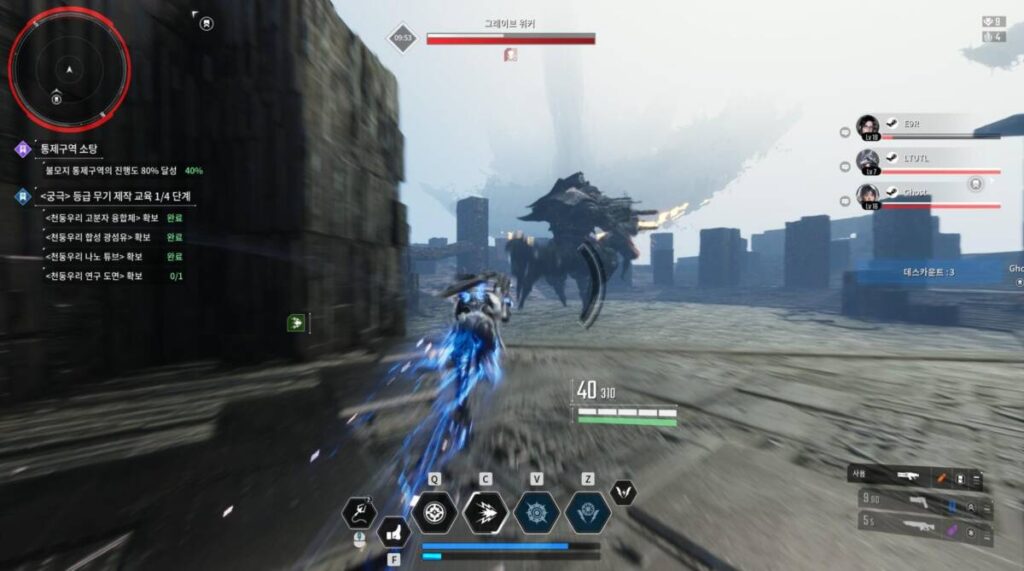1024x571 pixels.
Task: Select party member Ghost's portrait
Action: point(867,194)
